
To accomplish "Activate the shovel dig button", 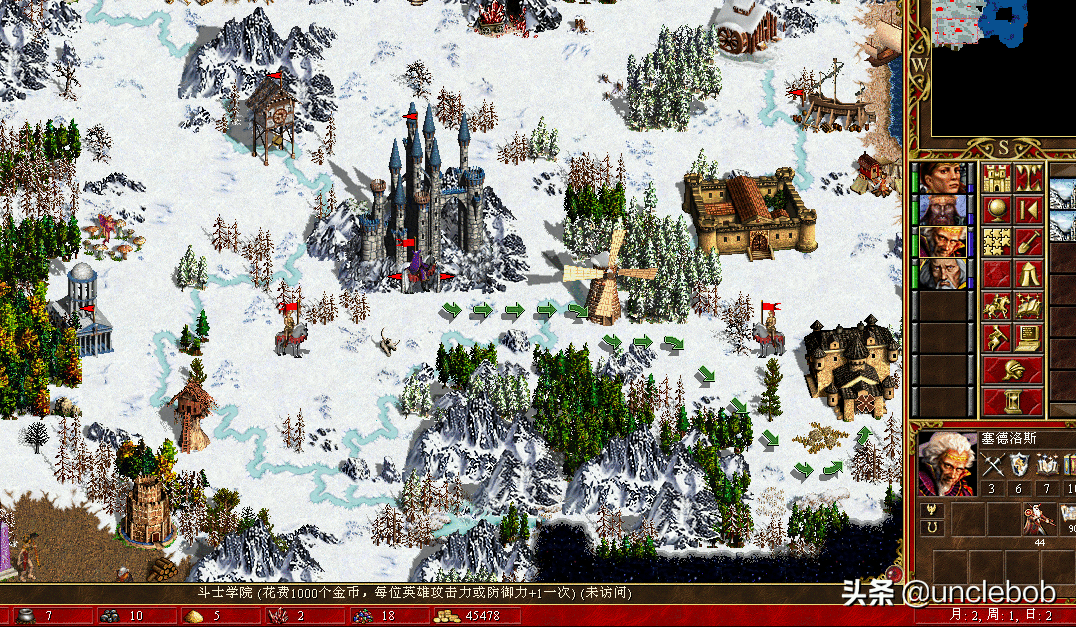I will (1027, 241).
